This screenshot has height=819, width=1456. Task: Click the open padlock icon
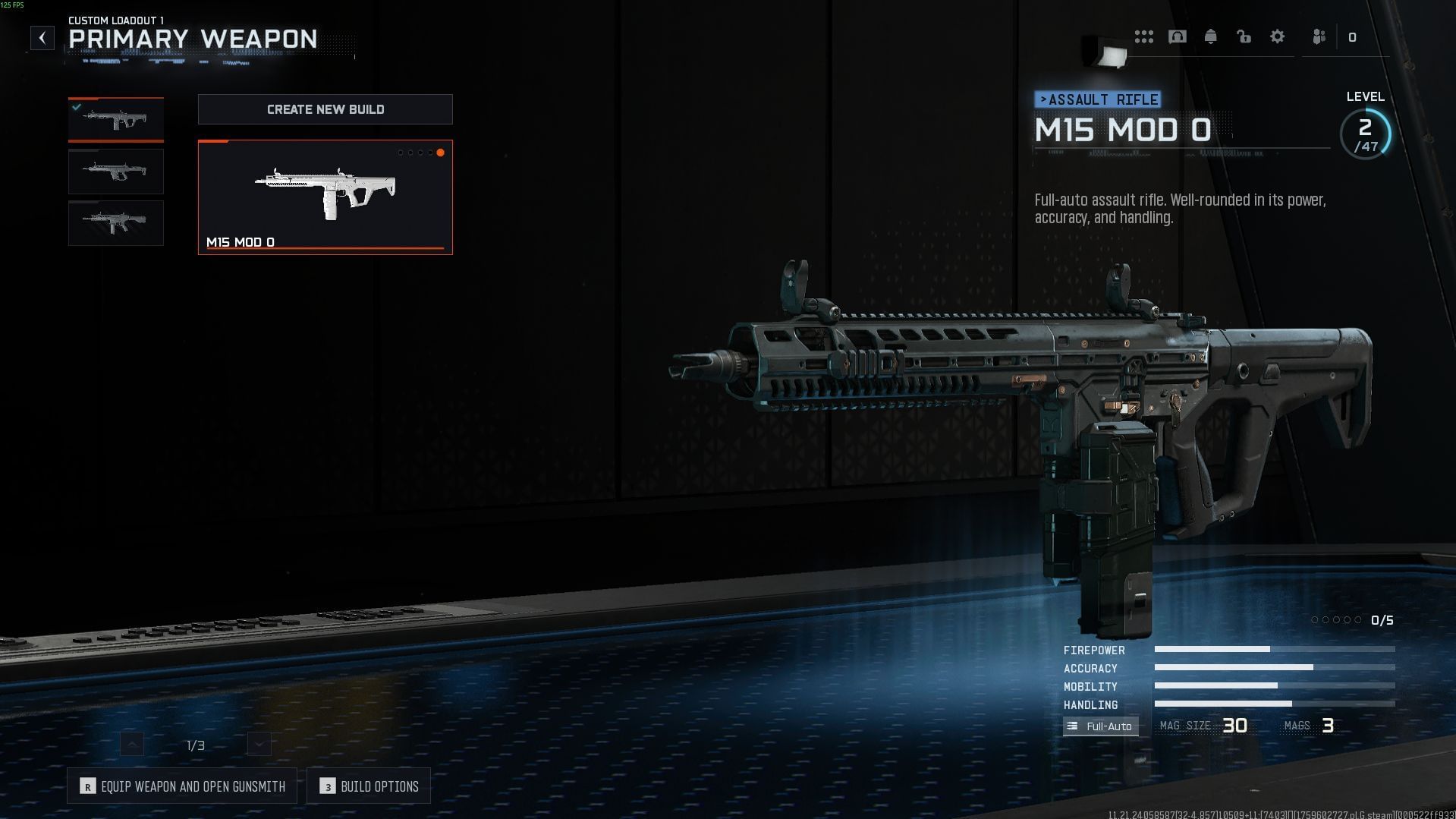[1244, 36]
